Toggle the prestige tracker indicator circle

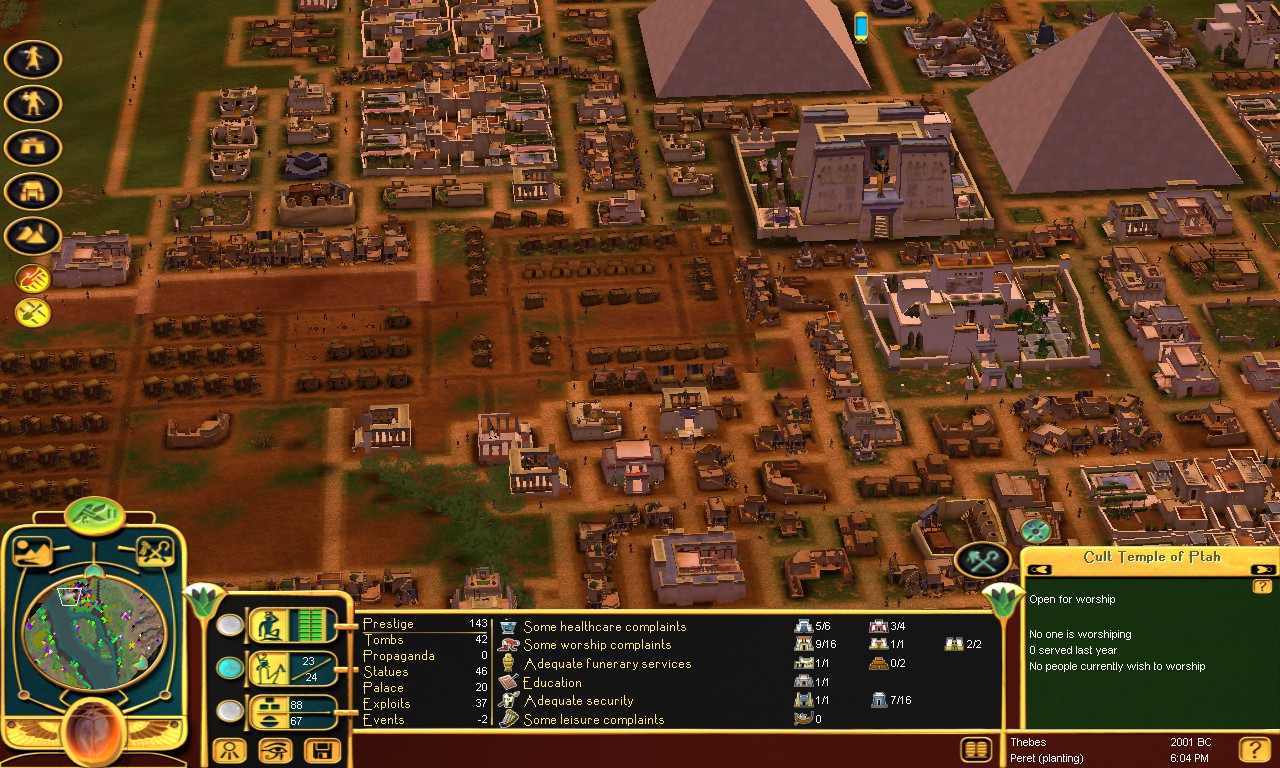[232, 625]
